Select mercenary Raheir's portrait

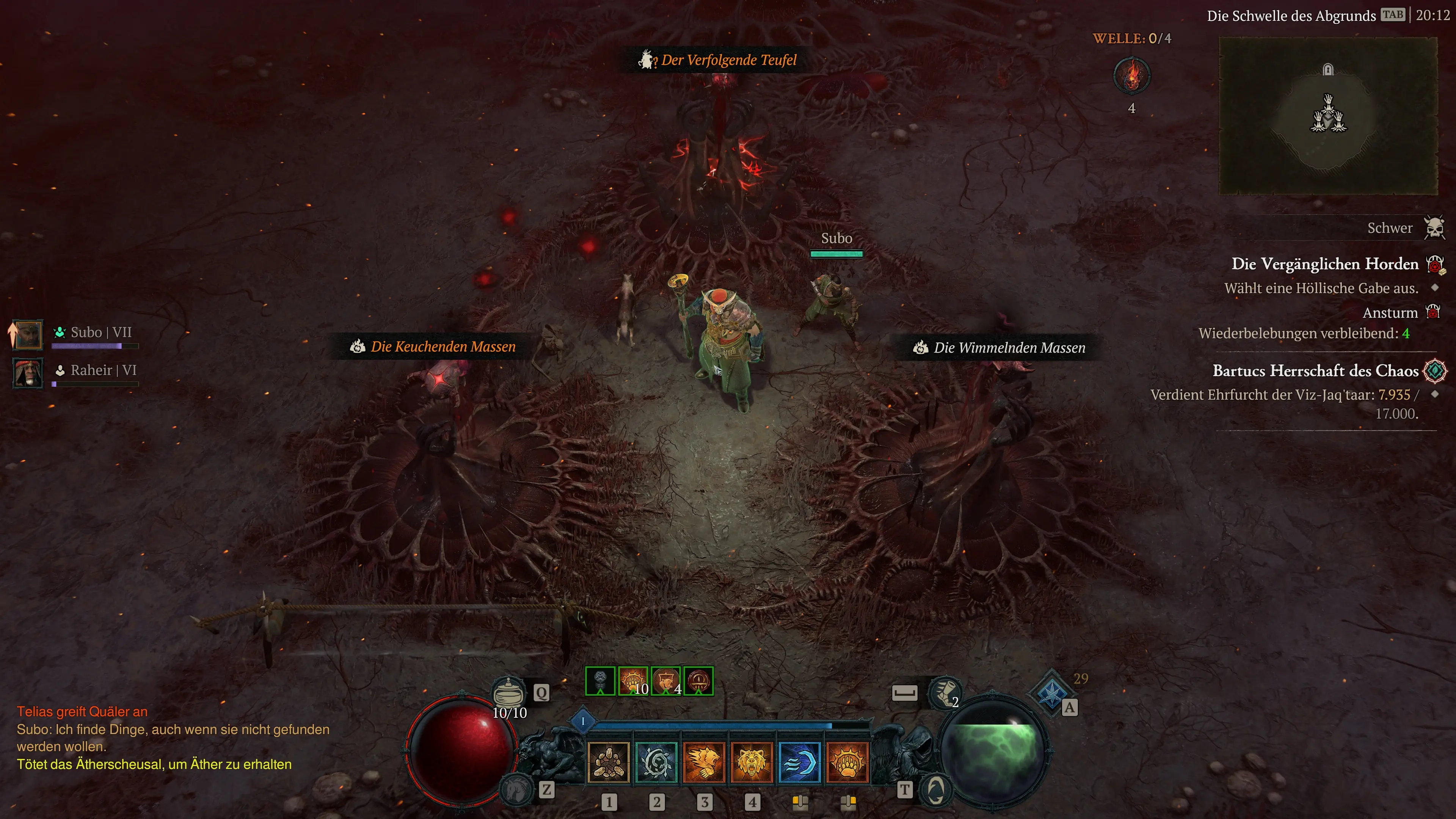tap(28, 372)
